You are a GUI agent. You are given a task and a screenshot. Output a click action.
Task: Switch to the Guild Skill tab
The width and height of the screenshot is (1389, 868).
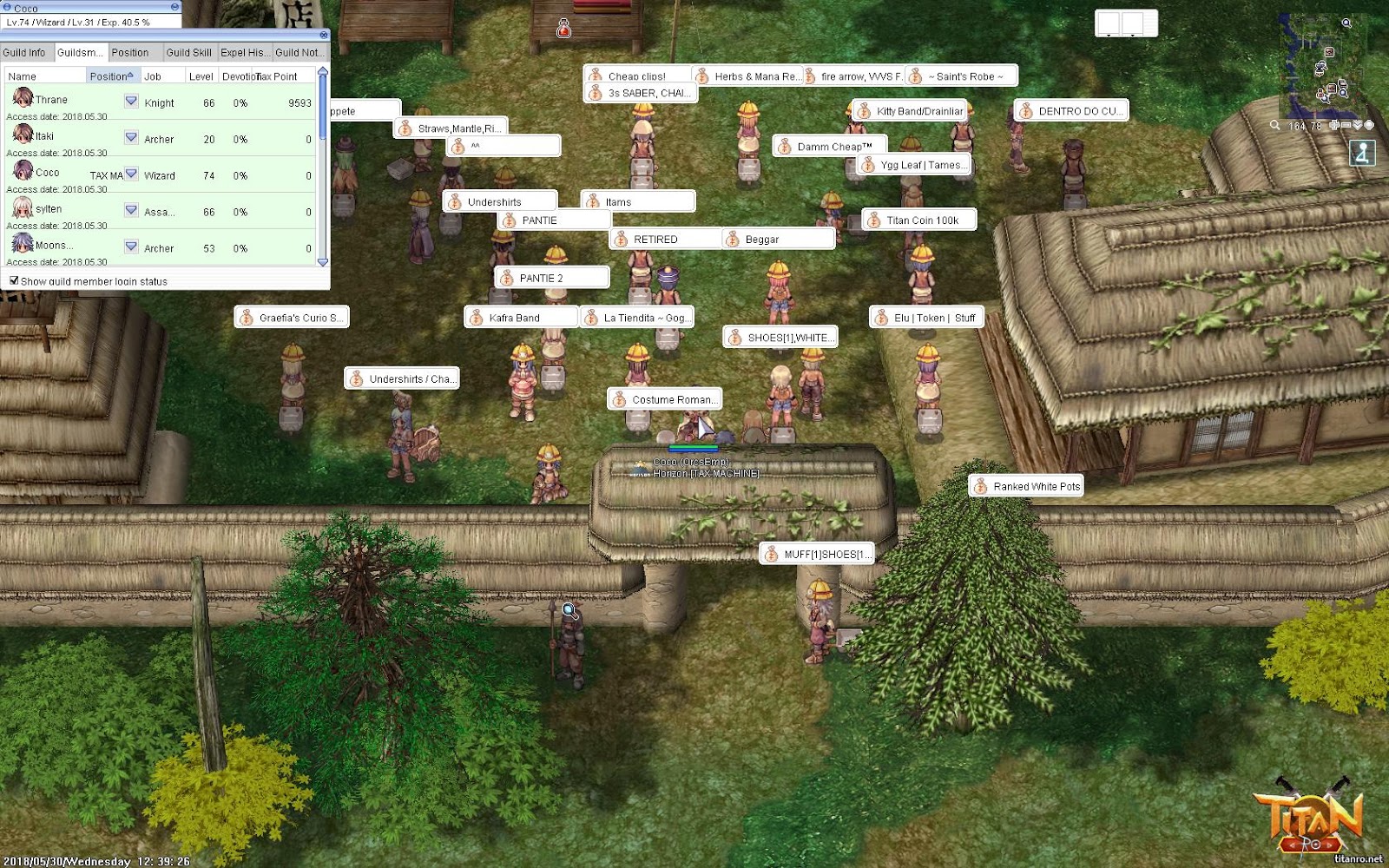[x=189, y=52]
